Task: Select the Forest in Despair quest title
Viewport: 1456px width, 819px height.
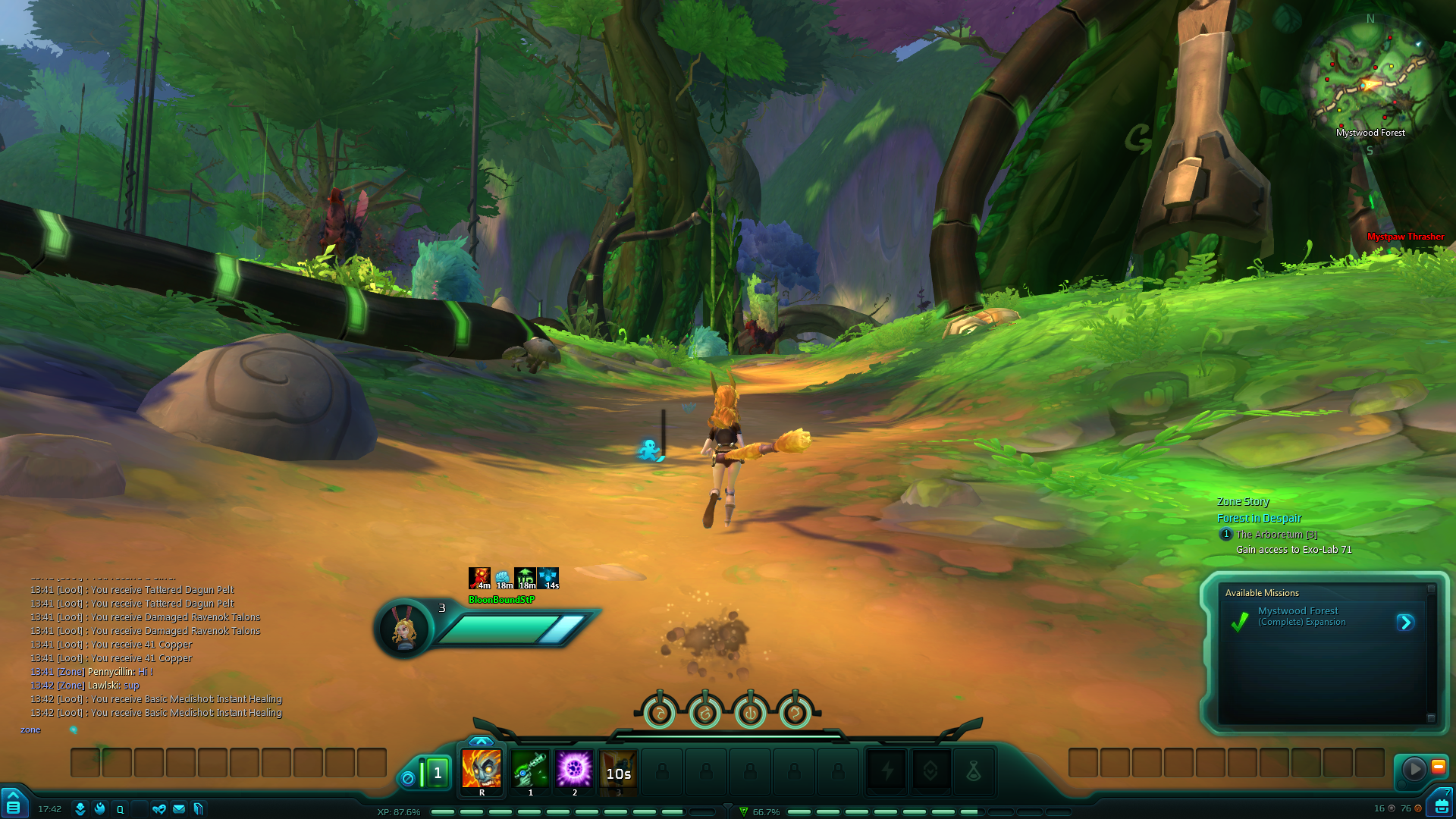Action: coord(1259,518)
